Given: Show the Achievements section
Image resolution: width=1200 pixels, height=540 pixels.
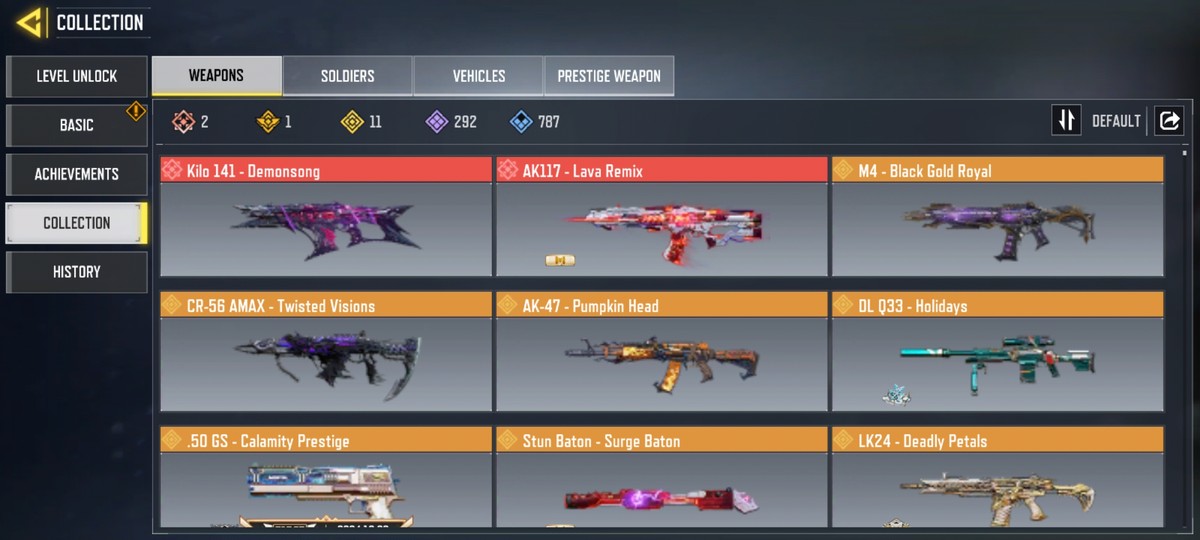Looking at the screenshot, I should pos(77,174).
